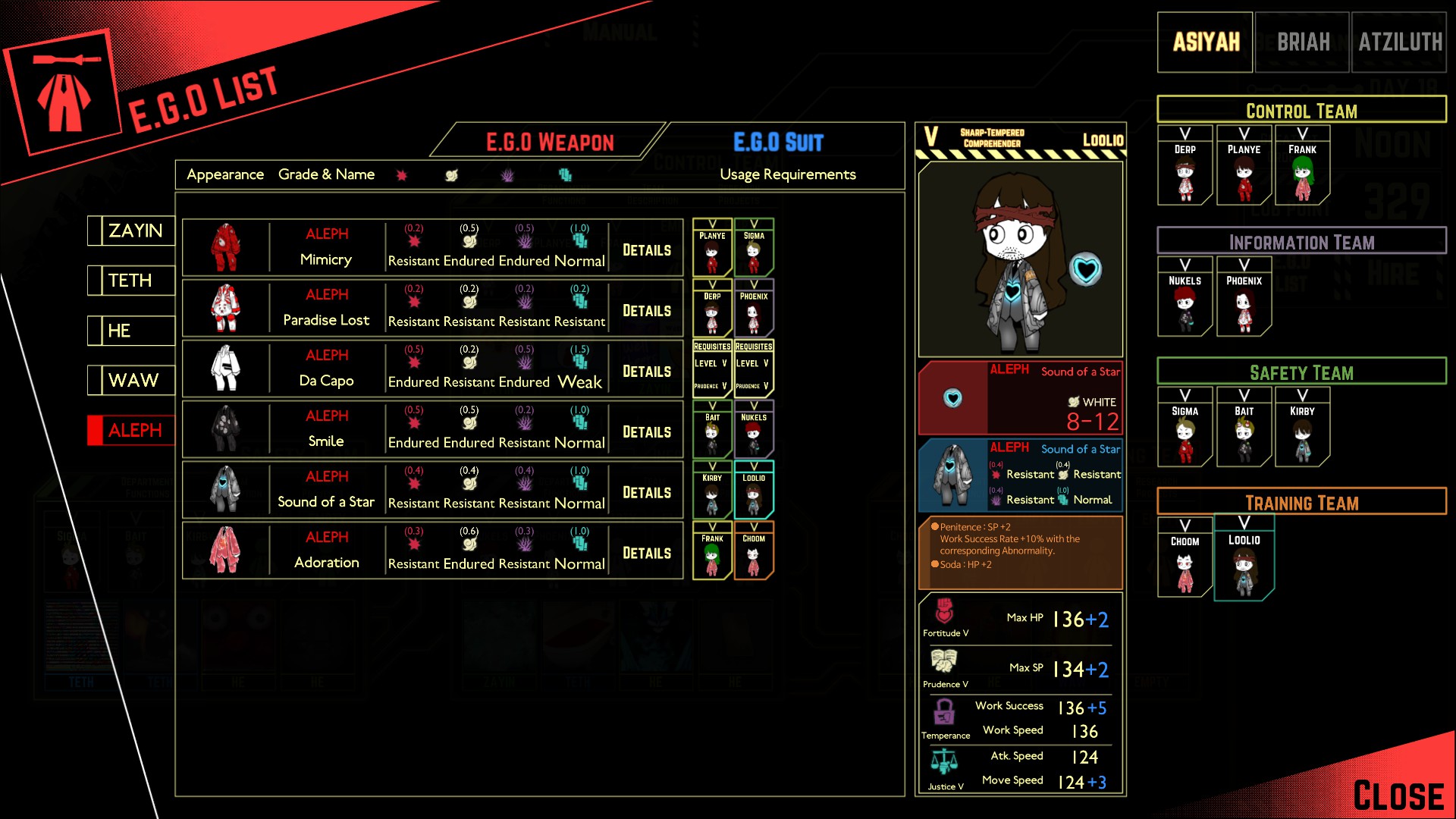
Task: Select agent Choom in Training Team
Action: tap(1185, 559)
